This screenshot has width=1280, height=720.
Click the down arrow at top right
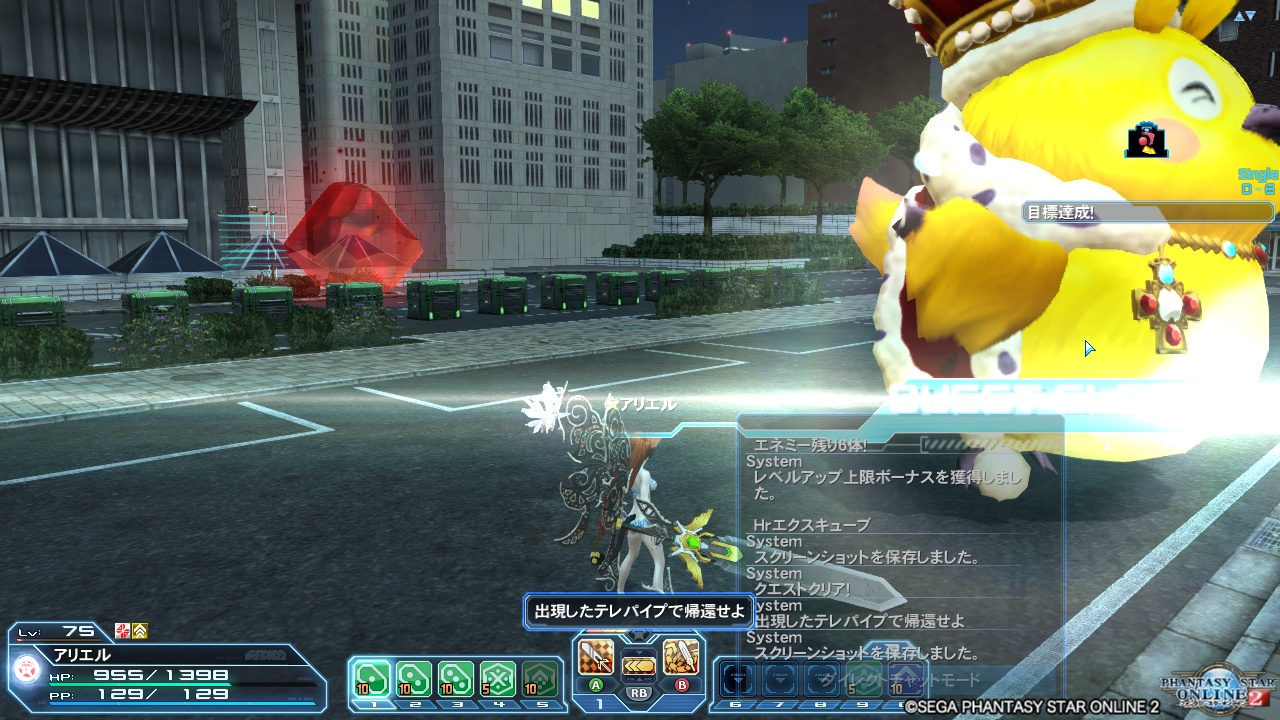[x=1251, y=14]
